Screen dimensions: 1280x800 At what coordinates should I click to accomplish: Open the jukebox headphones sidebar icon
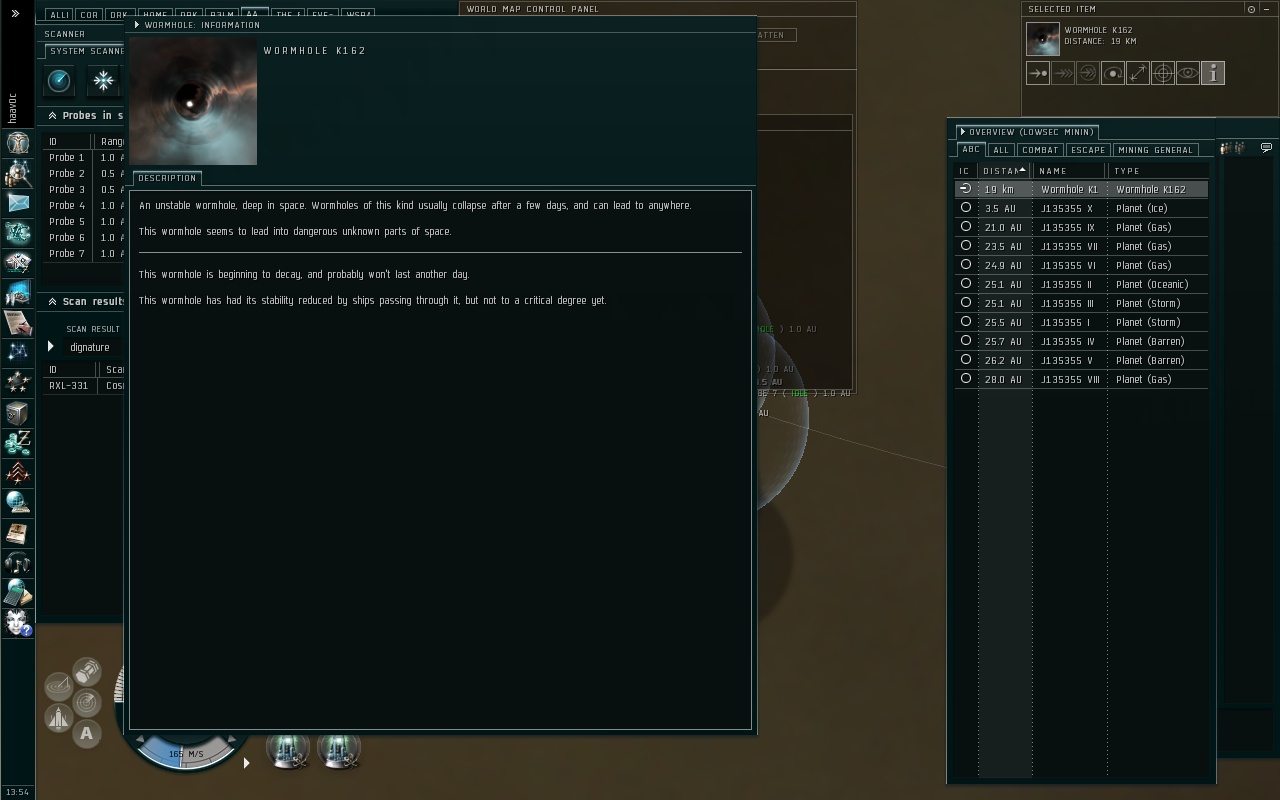(18, 563)
